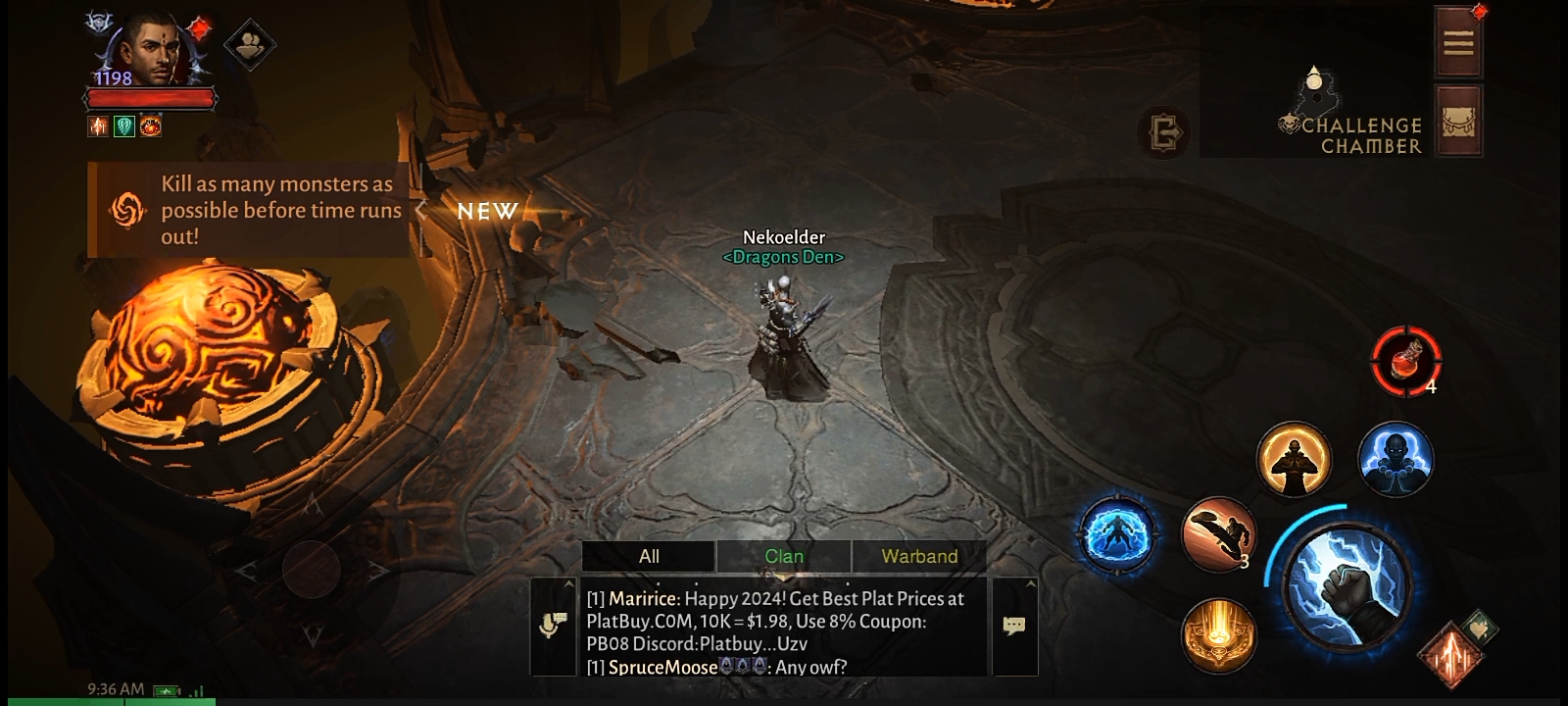Open the hamburger main menu
This screenshot has width=1568, height=706.
pyautogui.click(x=1458, y=42)
